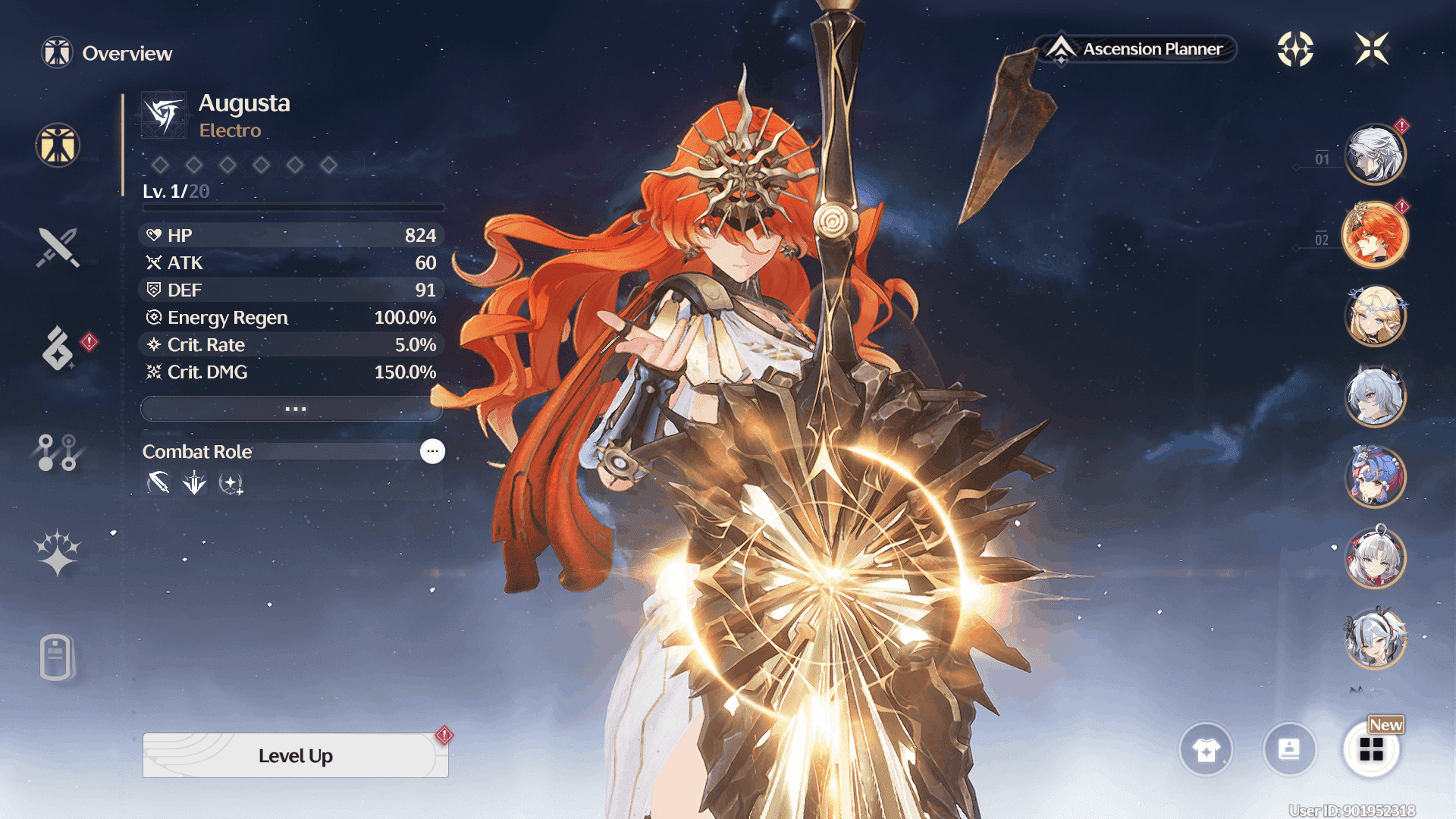The image size is (1456, 819).
Task: Select the blue-haired character portrait
Action: click(1375, 477)
